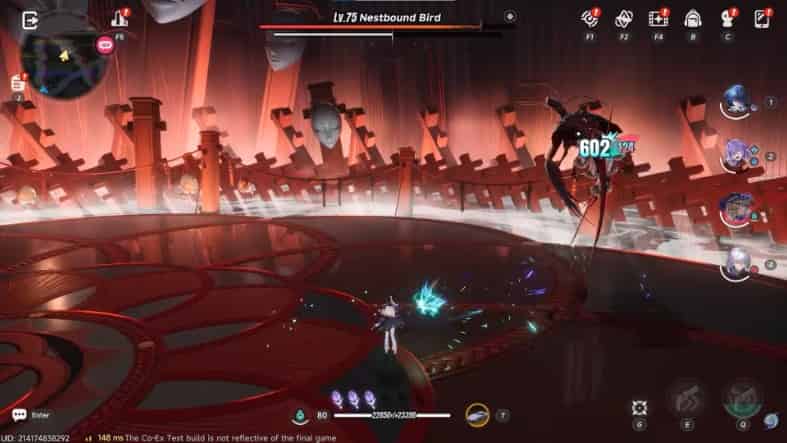Open the F4 film-strip icon

pos(657,18)
